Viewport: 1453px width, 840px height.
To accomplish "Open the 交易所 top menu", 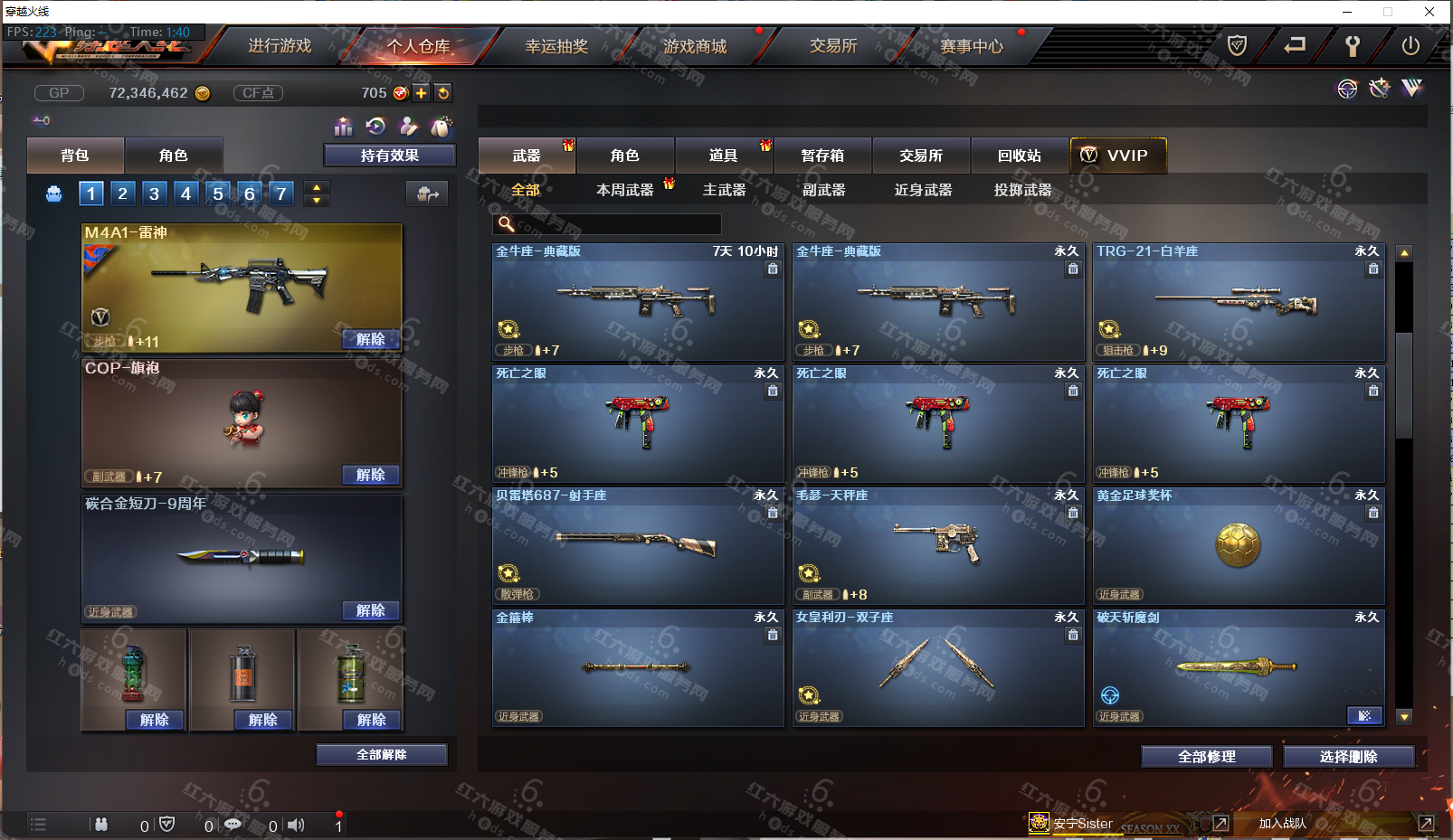I will pyautogui.click(x=833, y=46).
